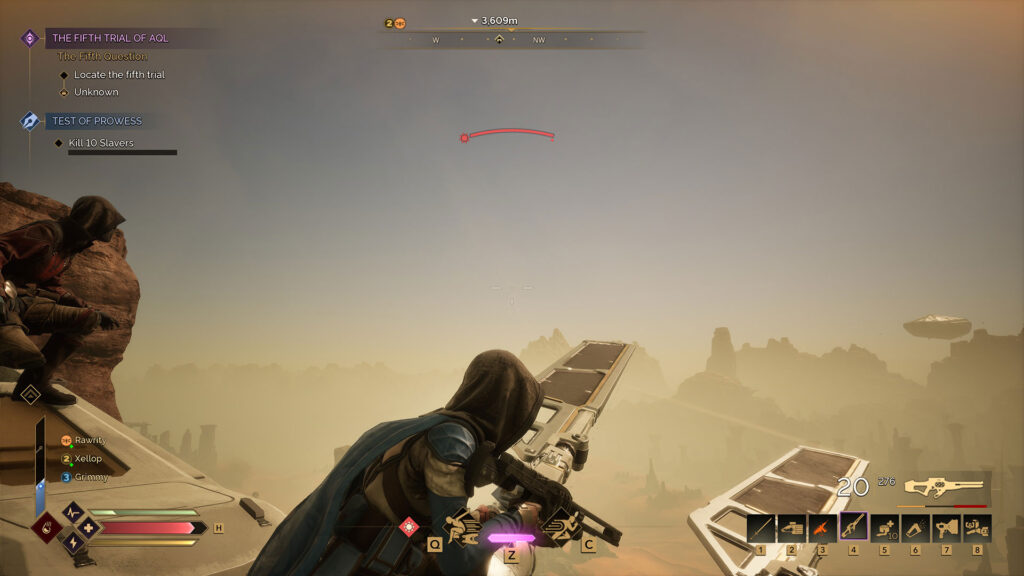Open the Test of Prowess objective tracker
This screenshot has height=576, width=1024.
point(97,121)
